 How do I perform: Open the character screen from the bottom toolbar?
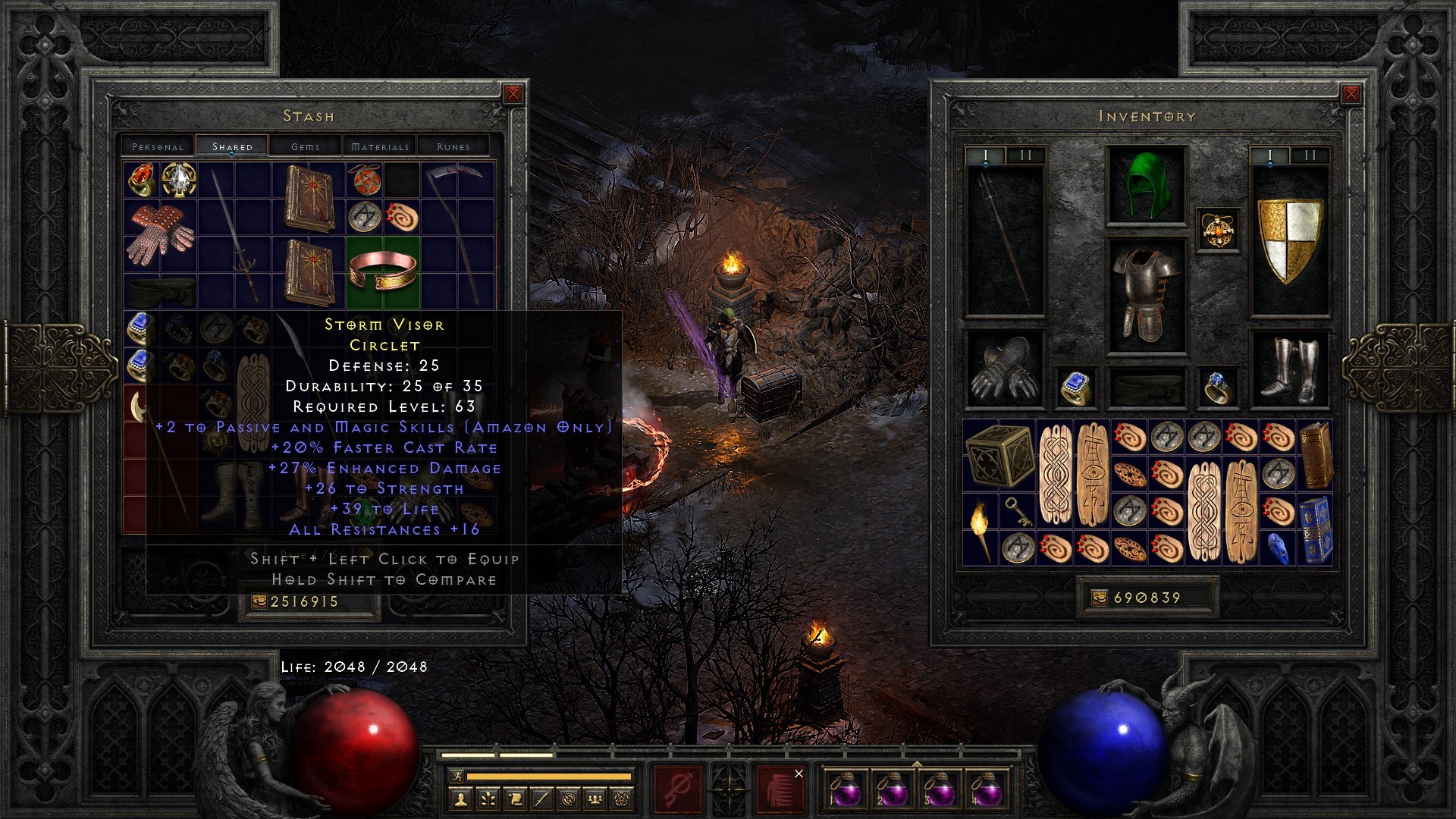(x=460, y=798)
